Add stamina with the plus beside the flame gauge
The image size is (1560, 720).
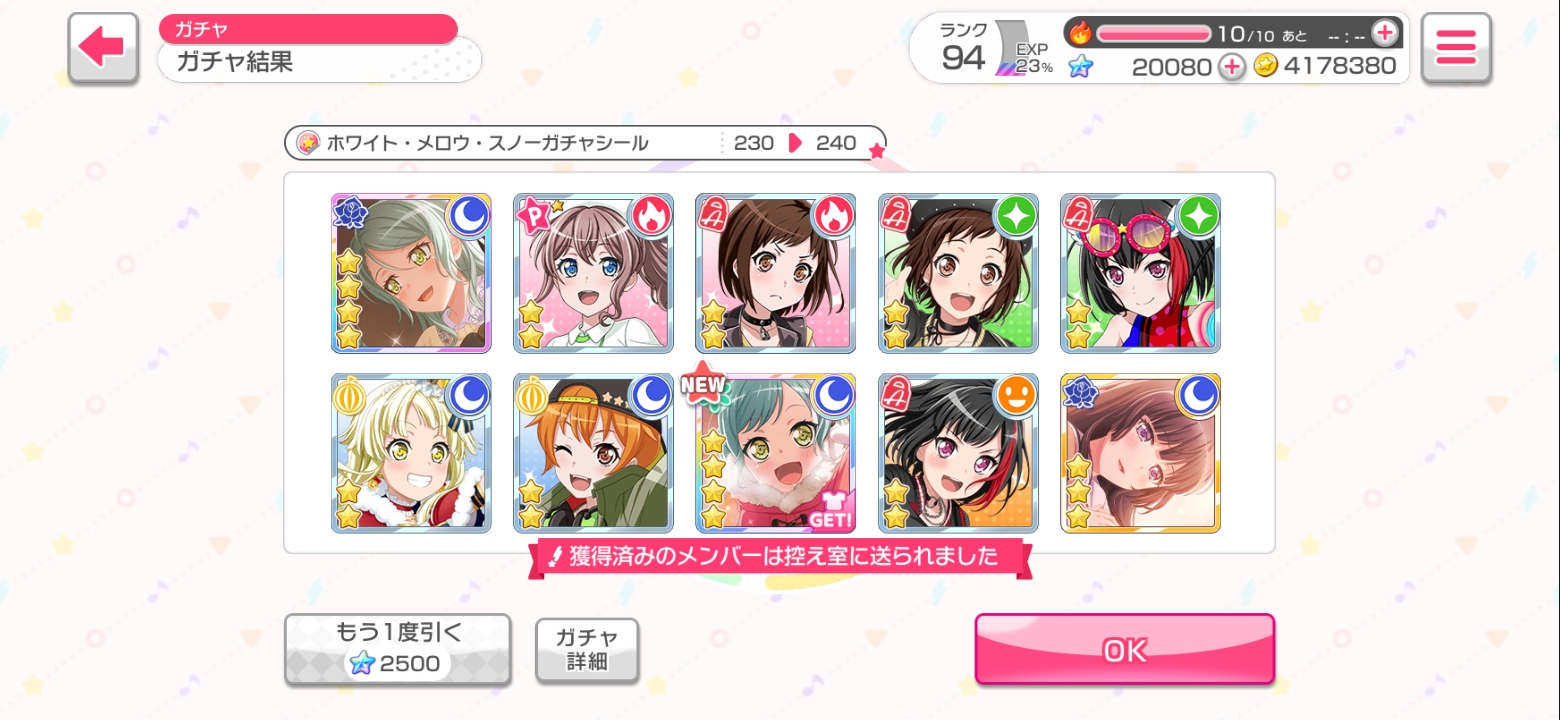coord(1384,33)
